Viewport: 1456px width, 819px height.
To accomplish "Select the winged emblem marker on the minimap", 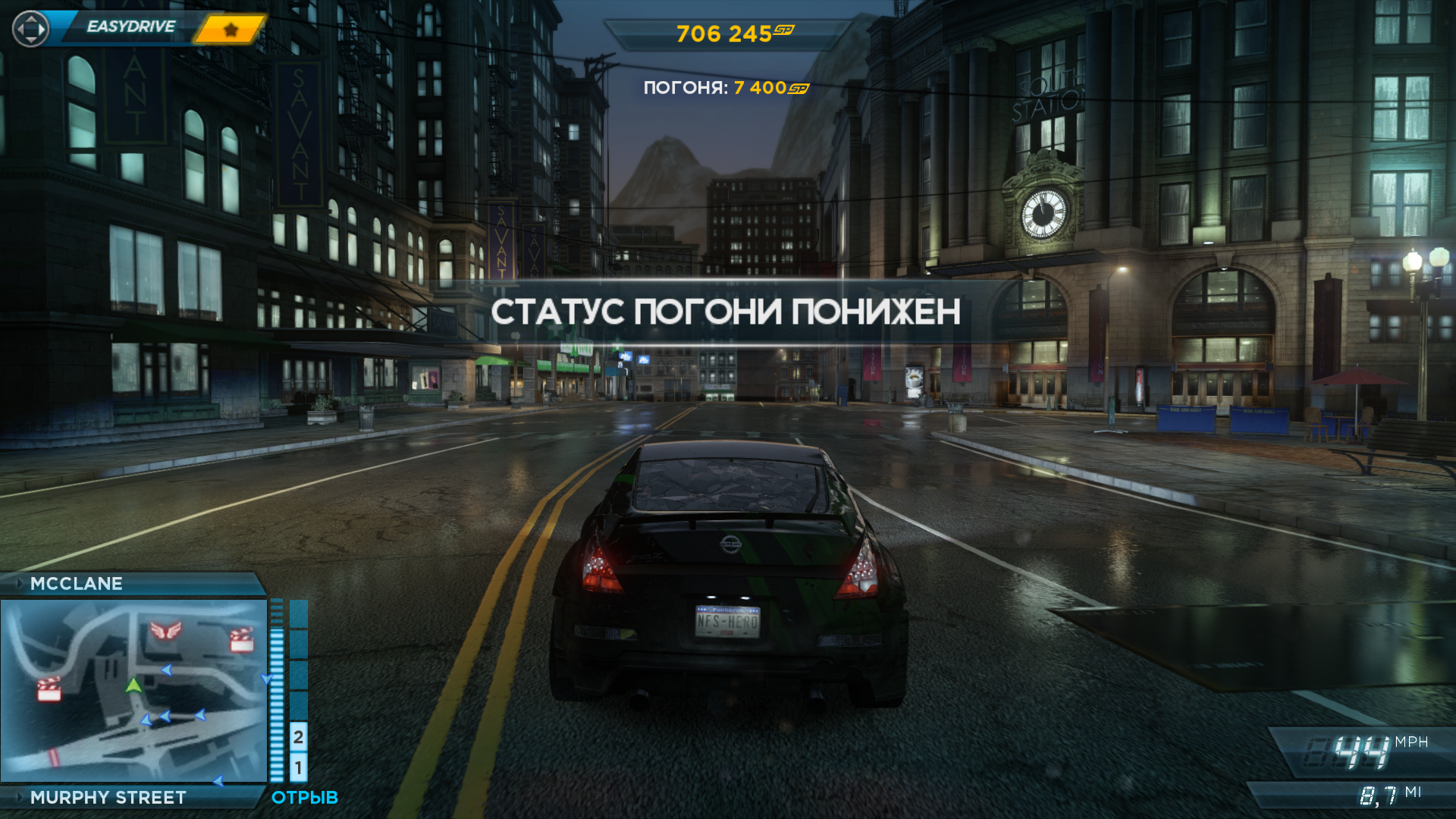I will (x=166, y=629).
